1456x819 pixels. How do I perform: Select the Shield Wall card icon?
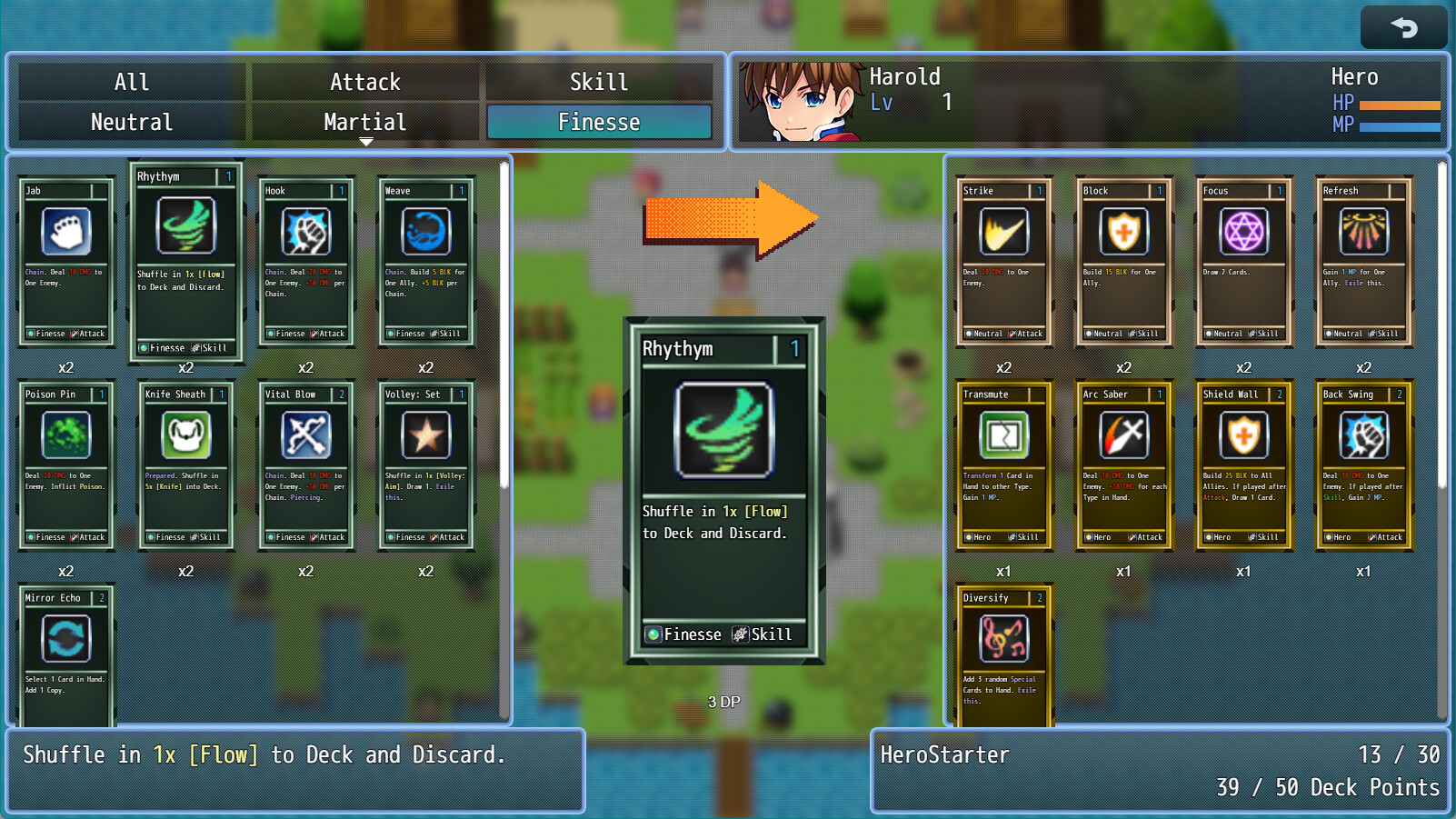pyautogui.click(x=1242, y=434)
